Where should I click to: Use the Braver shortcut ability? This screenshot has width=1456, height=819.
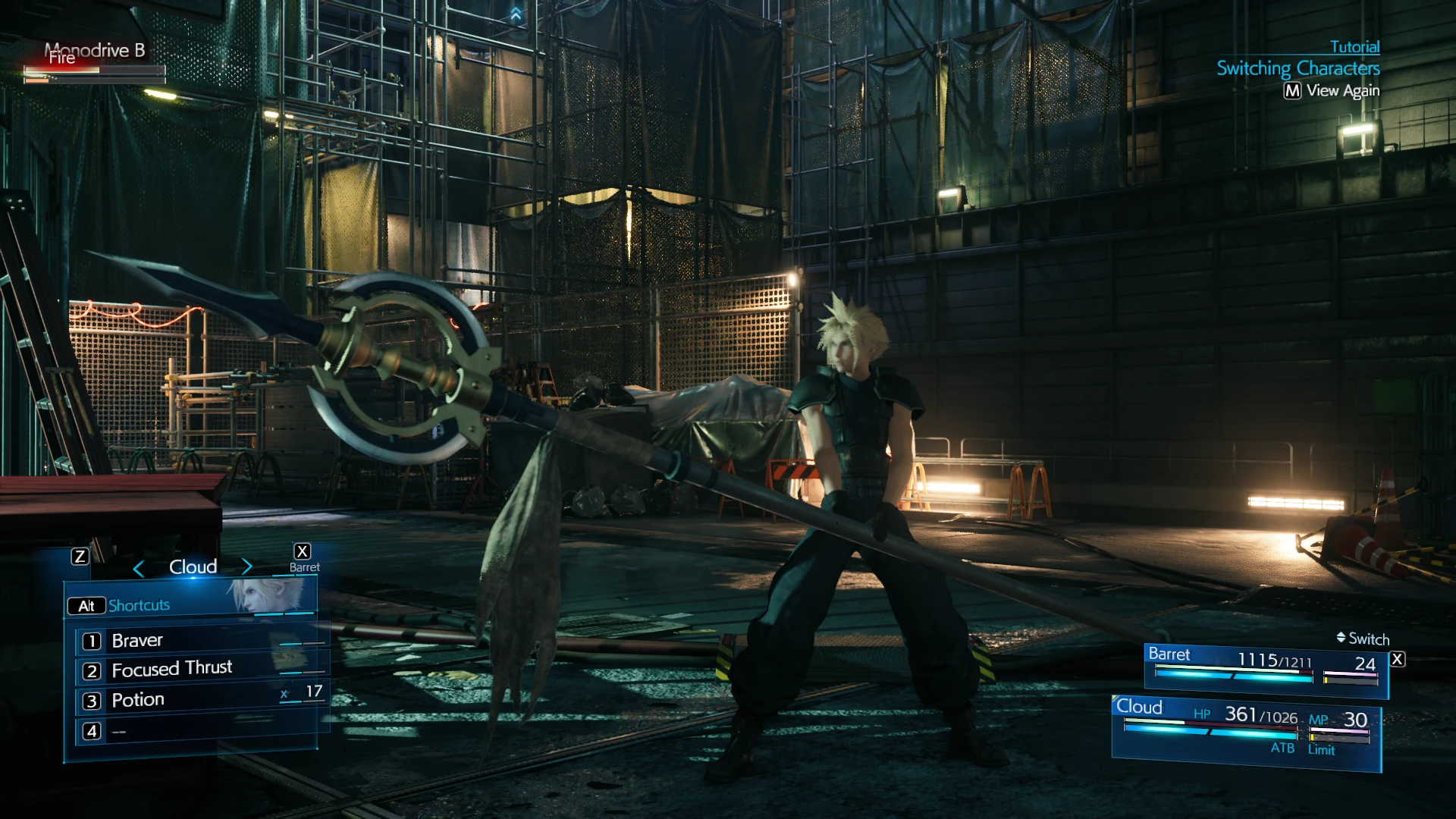click(137, 641)
